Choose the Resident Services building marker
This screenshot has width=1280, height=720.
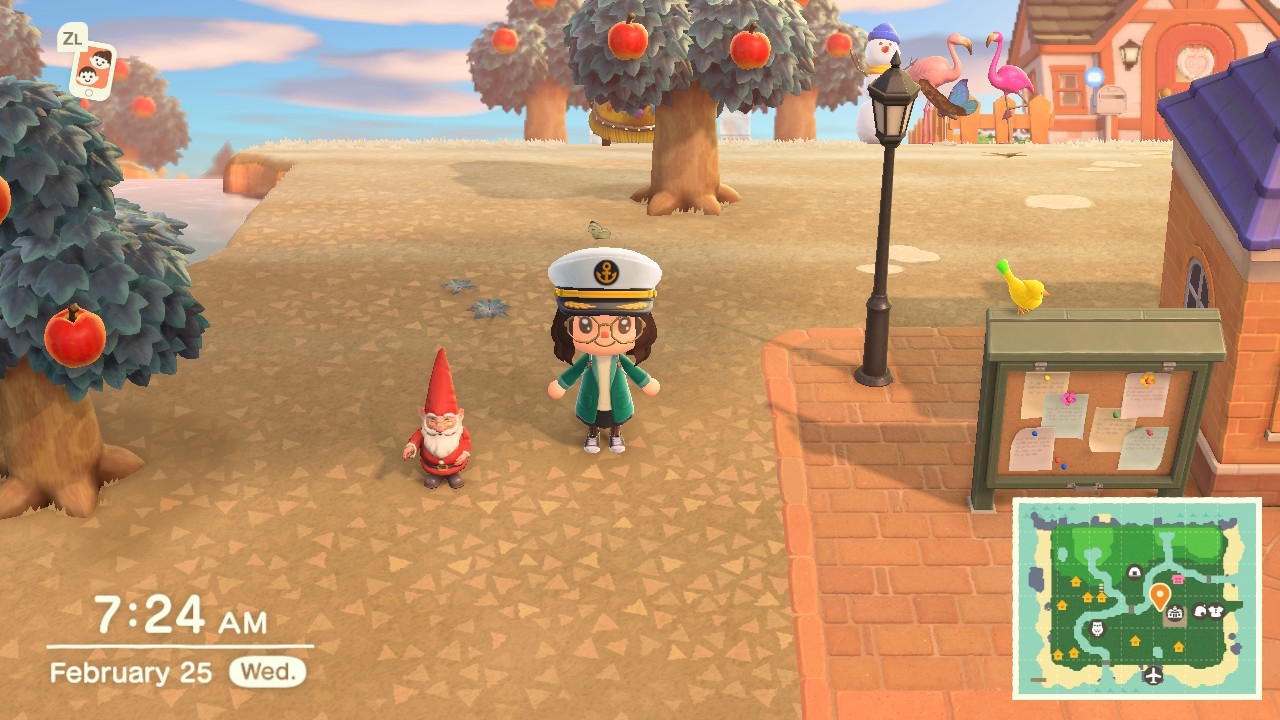[1175, 612]
